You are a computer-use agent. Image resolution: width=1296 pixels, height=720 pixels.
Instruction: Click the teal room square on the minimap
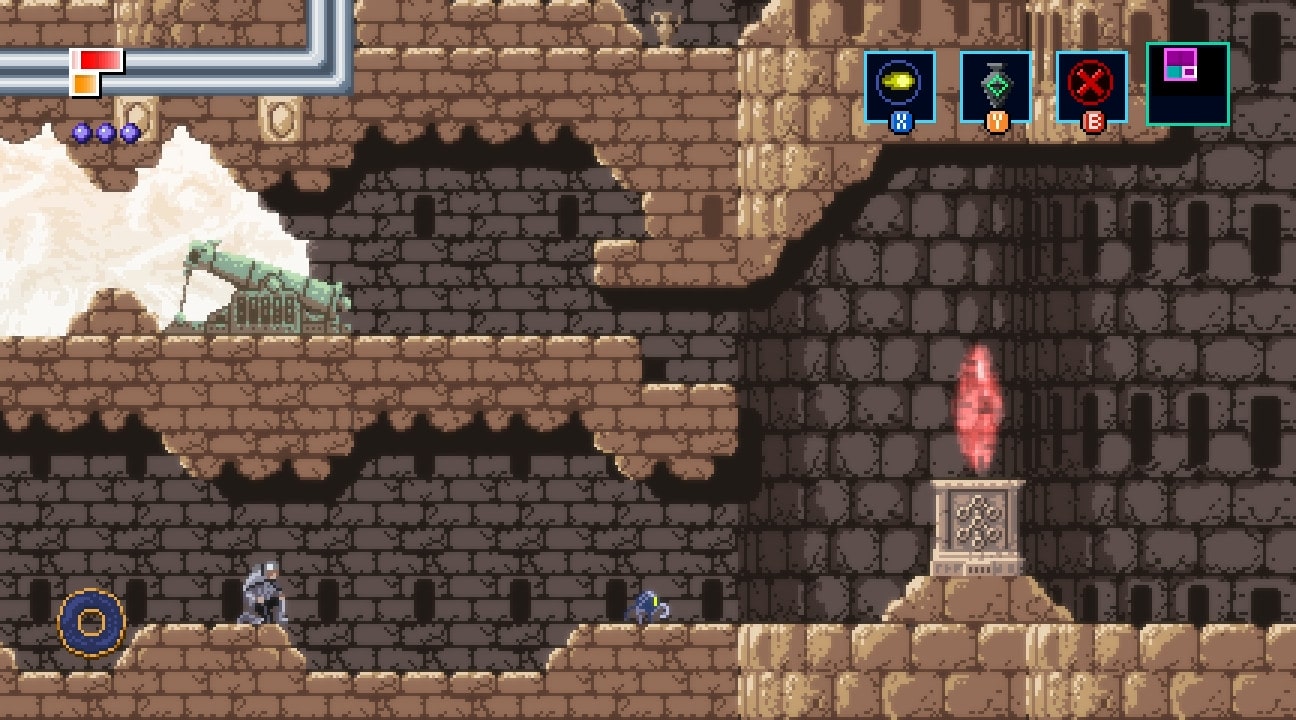coord(1173,72)
